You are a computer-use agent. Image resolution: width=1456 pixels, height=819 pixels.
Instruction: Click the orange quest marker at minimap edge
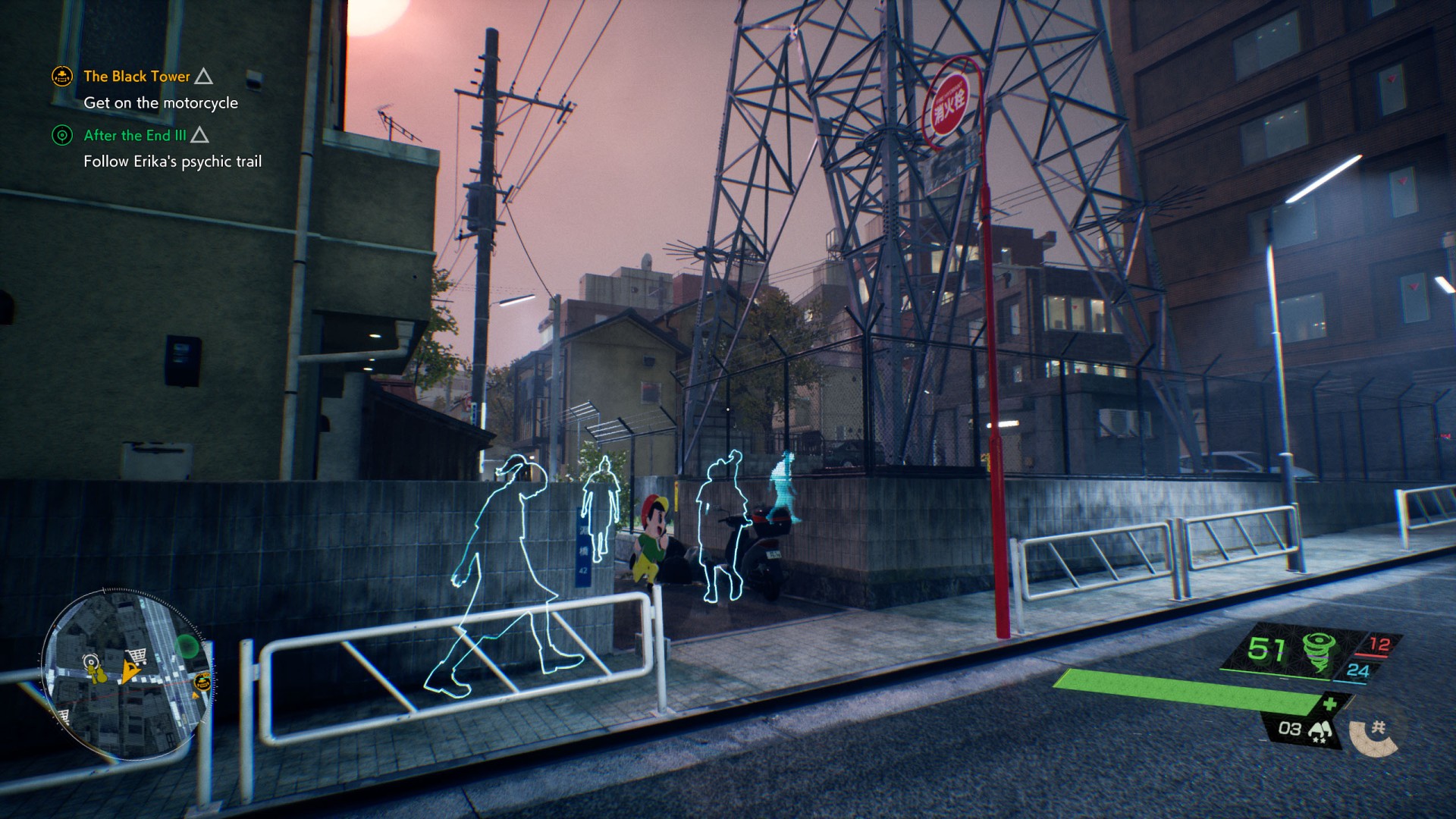(x=202, y=682)
